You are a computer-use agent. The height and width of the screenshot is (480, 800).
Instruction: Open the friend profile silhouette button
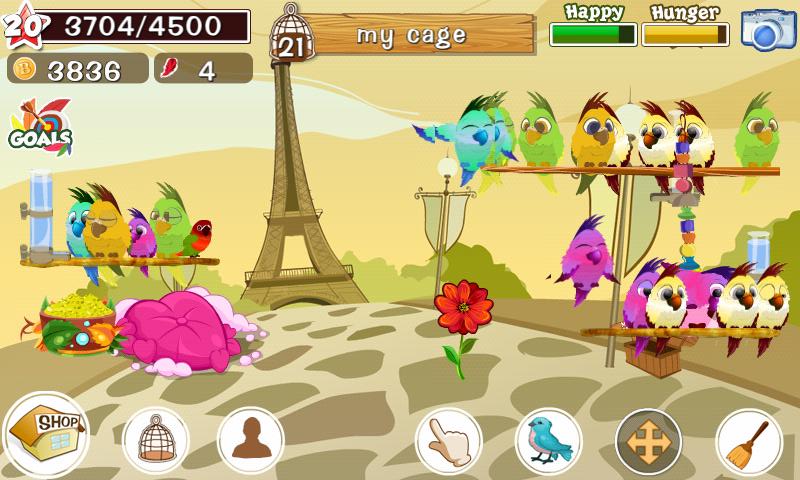point(250,440)
